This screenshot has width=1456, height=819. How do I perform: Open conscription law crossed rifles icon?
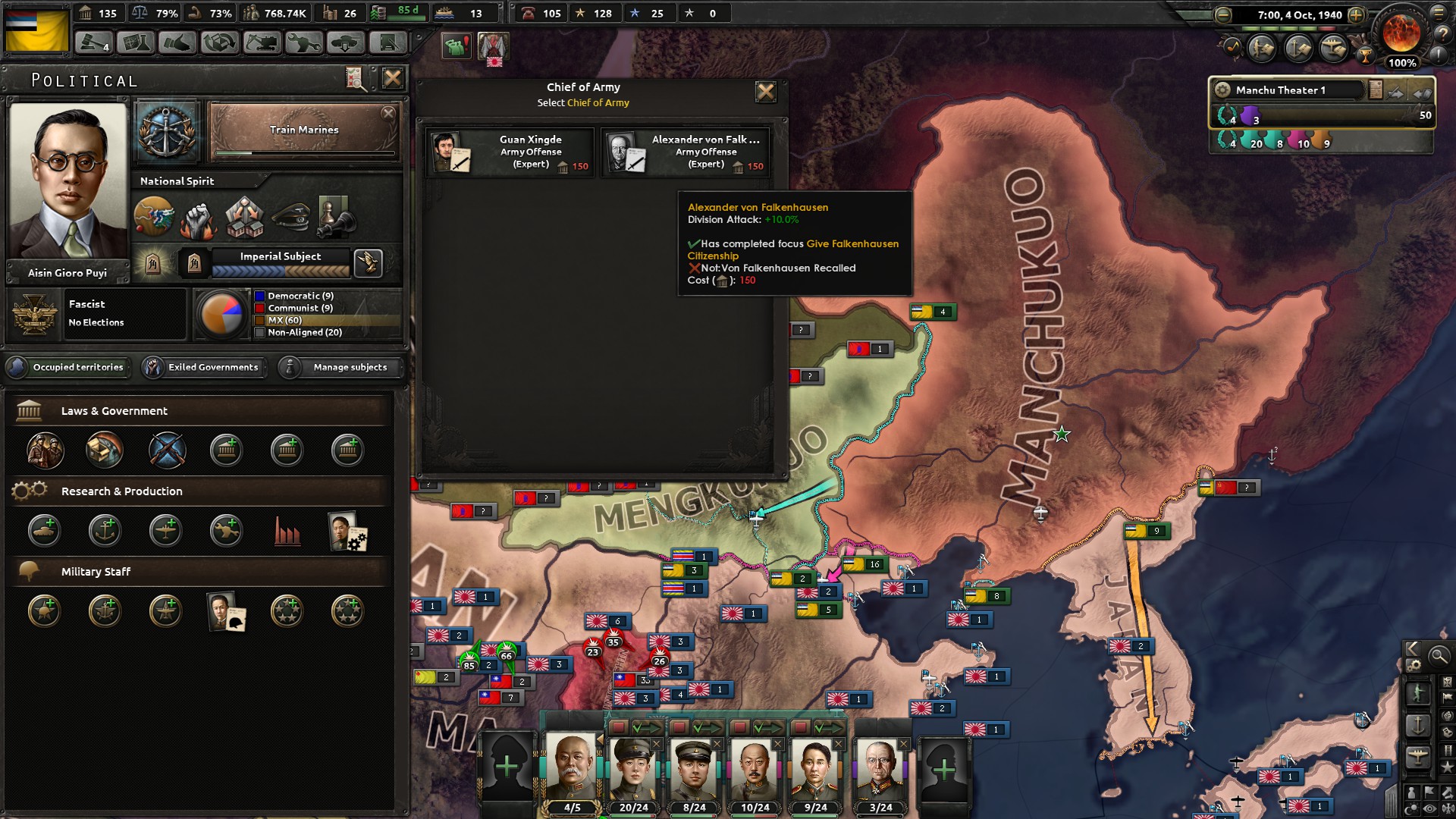(x=167, y=450)
